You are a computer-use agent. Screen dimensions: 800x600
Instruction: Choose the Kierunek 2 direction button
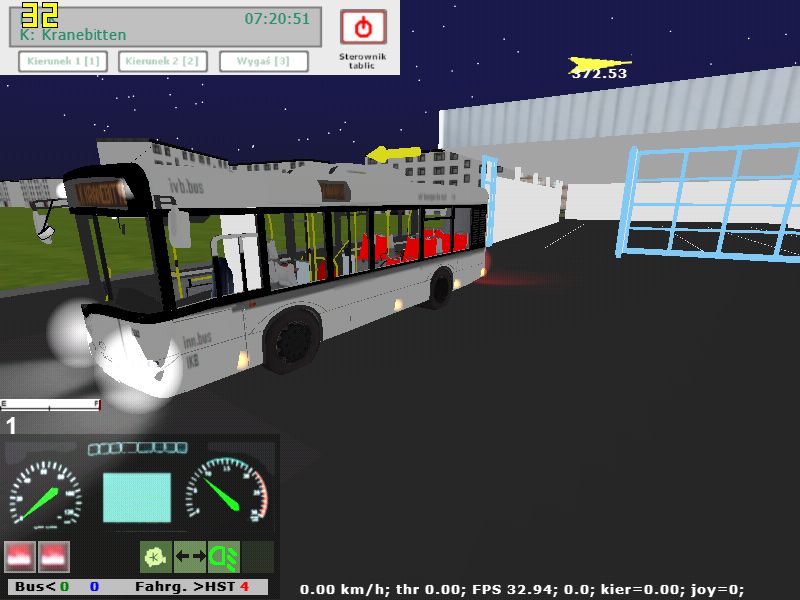[163, 61]
